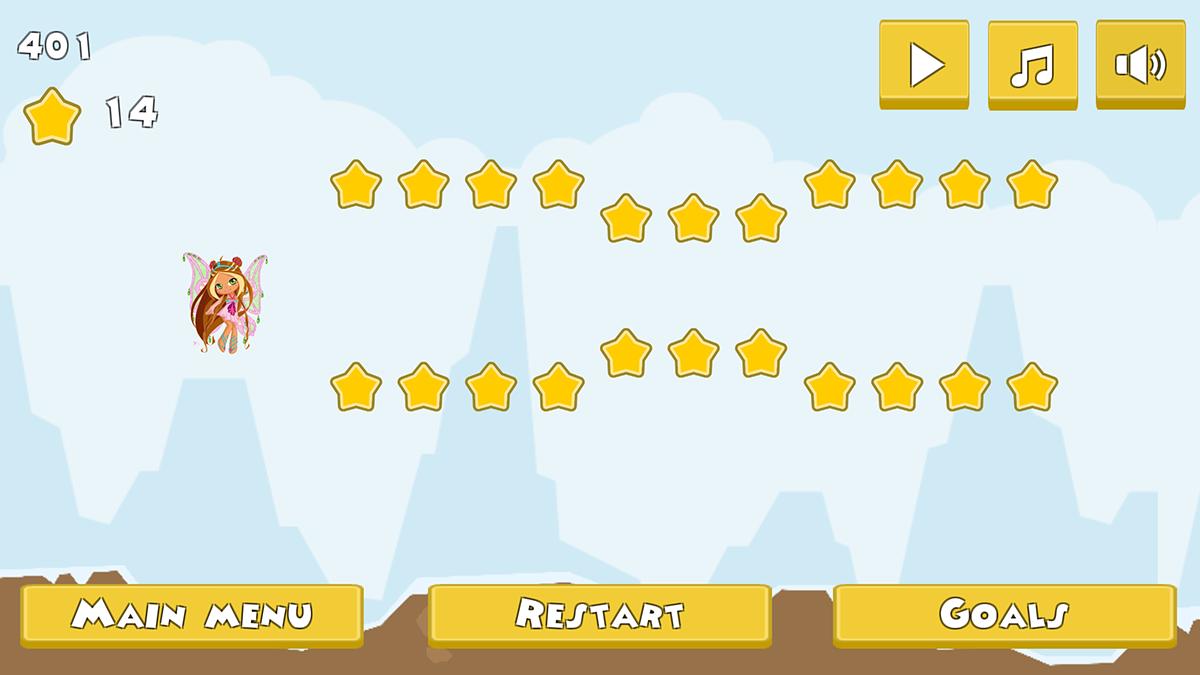This screenshot has height=675, width=1200.
Task: Resume the game with the play button
Action: [x=924, y=65]
